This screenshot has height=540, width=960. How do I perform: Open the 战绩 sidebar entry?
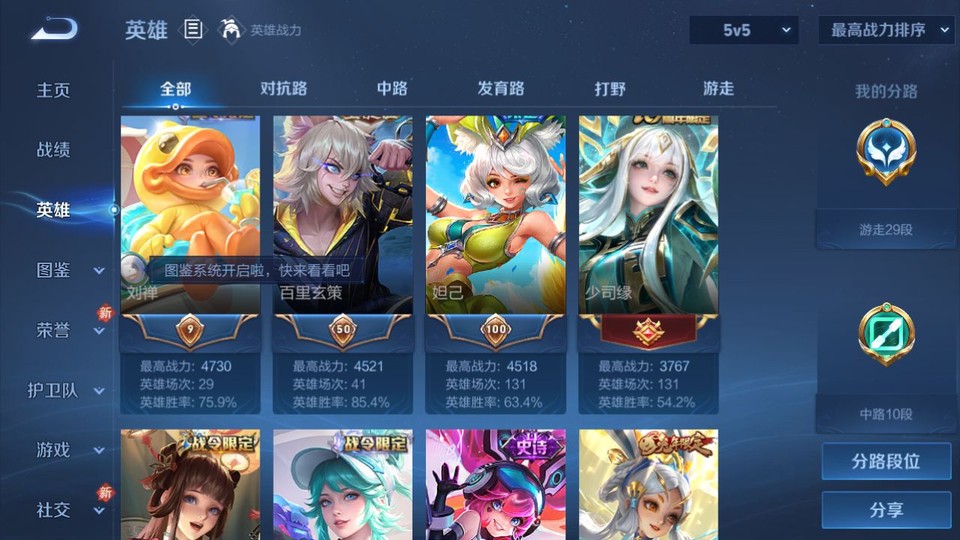coord(54,150)
